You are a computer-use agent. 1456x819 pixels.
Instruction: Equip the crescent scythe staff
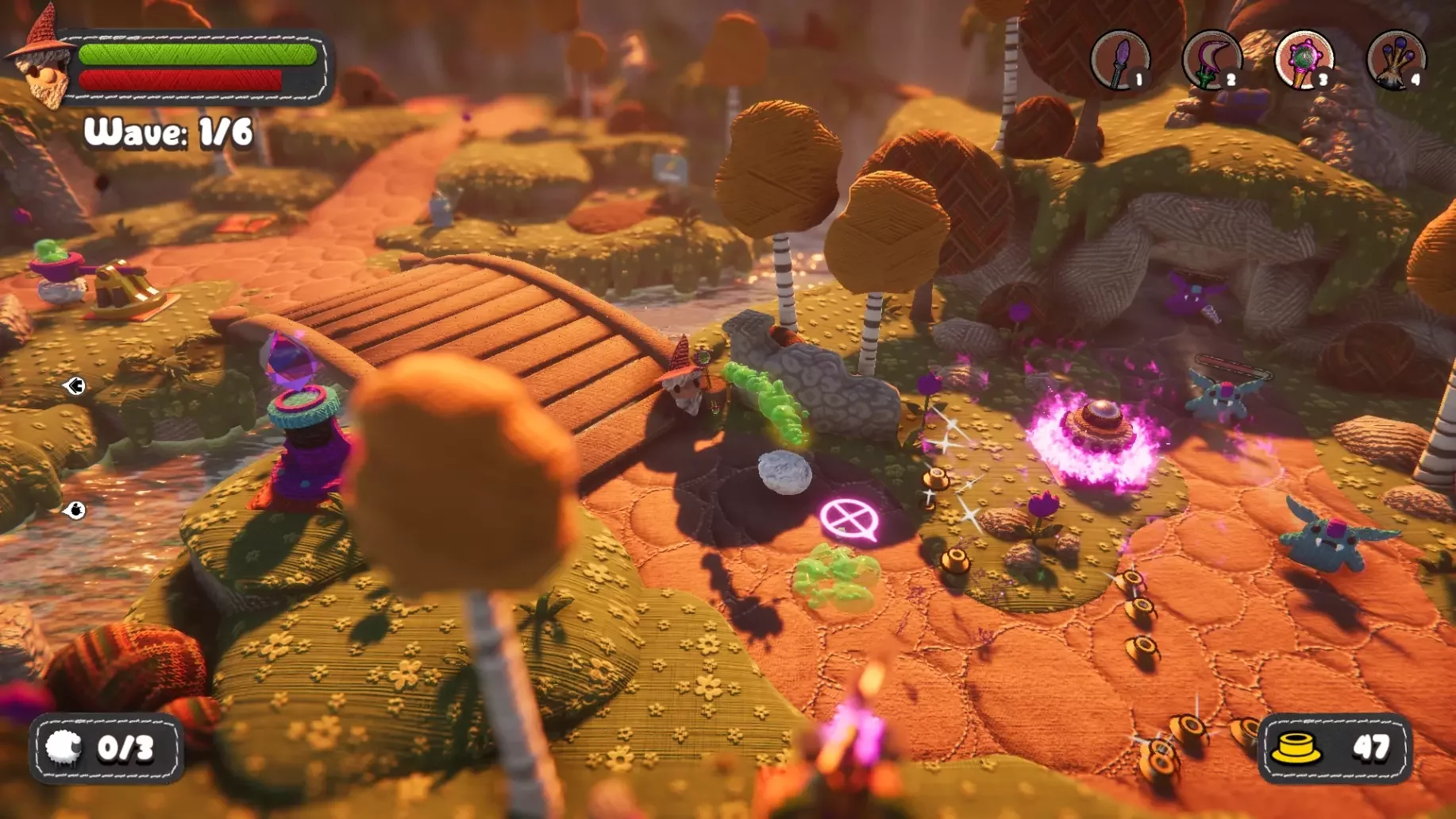(x=1211, y=60)
